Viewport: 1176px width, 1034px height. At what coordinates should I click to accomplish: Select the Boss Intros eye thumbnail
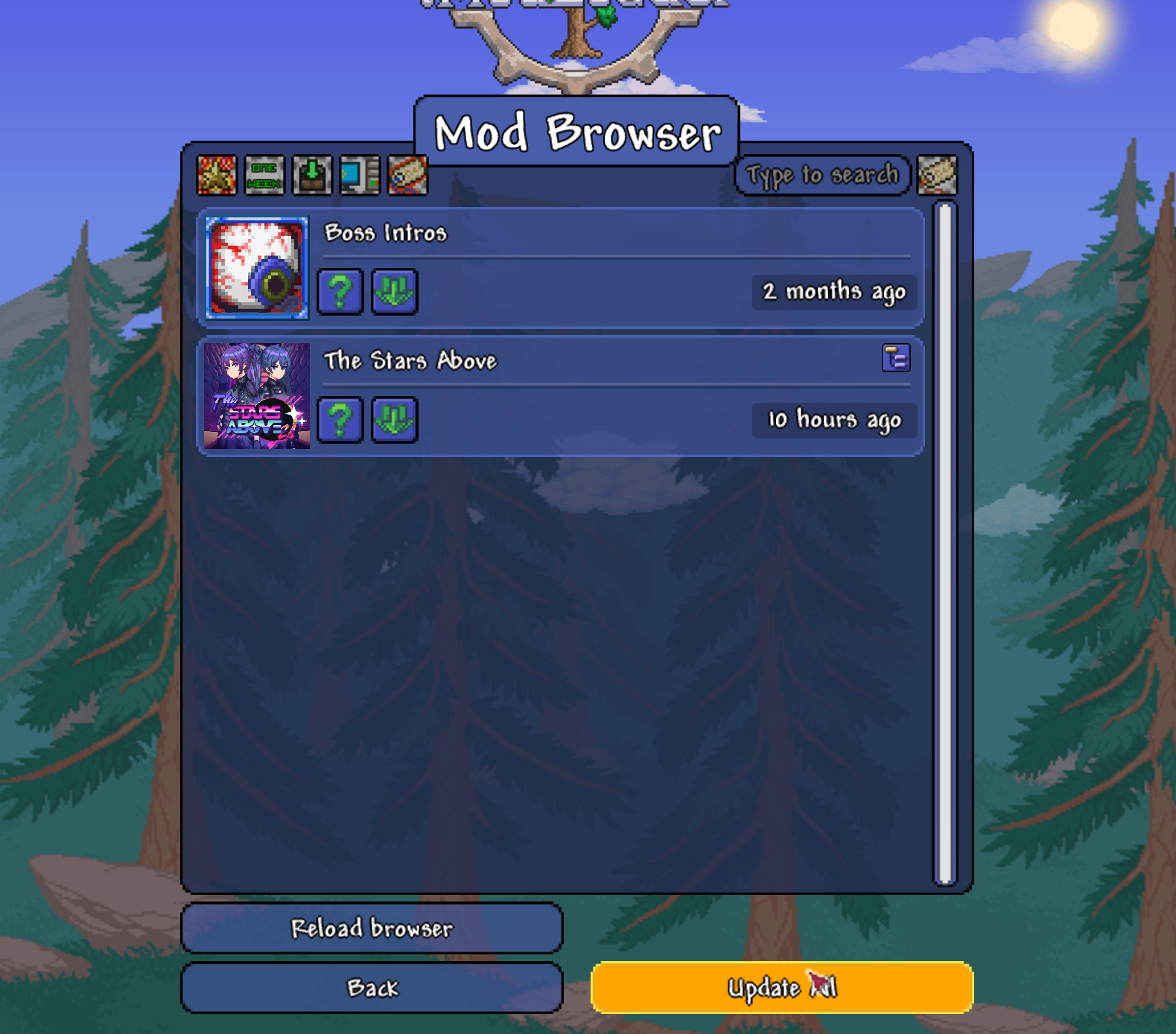257,268
